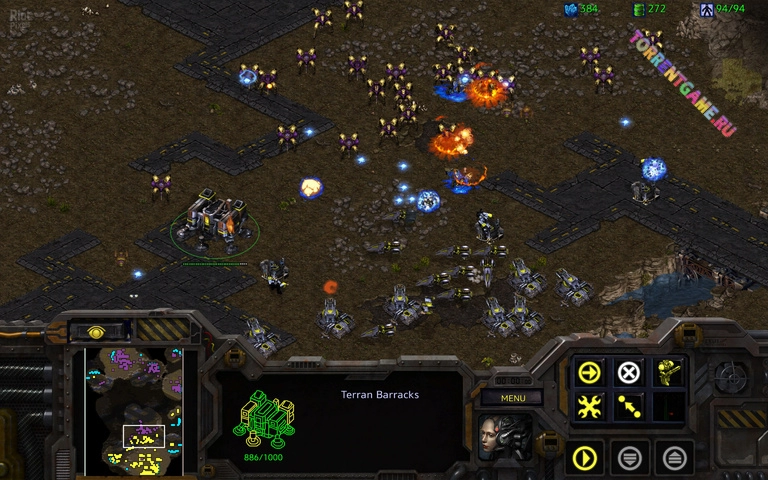Click the grey upward arrow button
Image resolution: width=768 pixels, height=480 pixels.
[x=673, y=459]
